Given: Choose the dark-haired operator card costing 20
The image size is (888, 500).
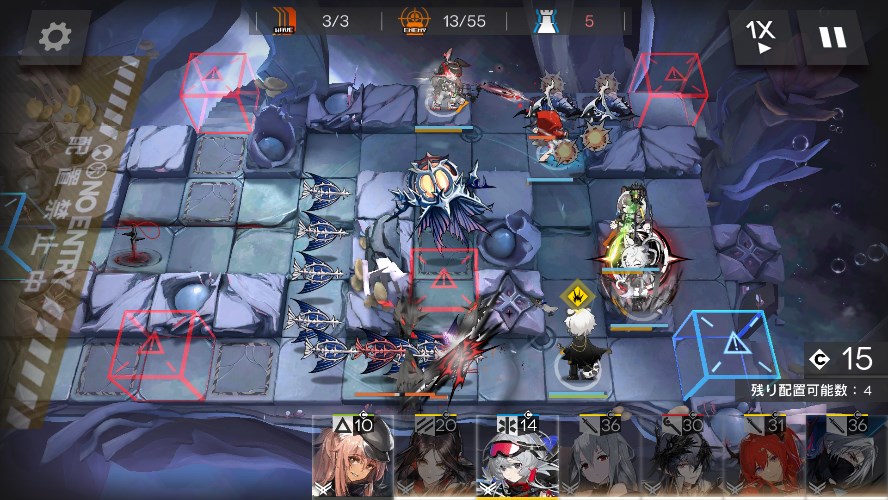Looking at the screenshot, I should click(431, 460).
